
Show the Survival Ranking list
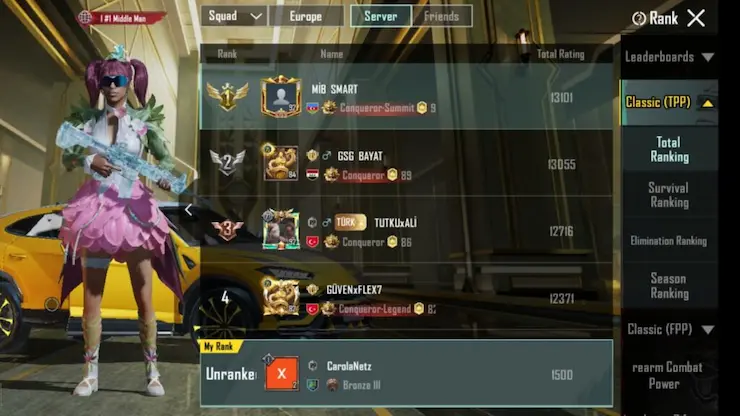point(669,194)
